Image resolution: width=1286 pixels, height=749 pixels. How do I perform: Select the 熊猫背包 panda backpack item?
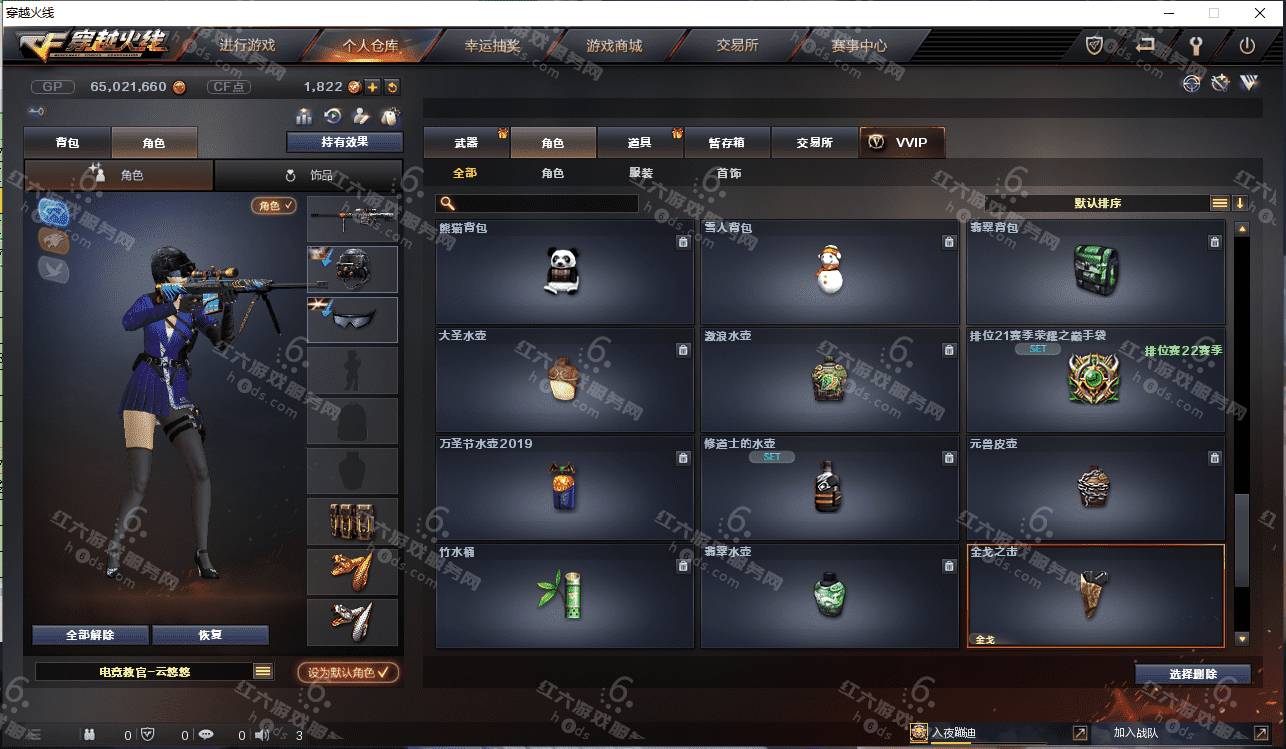[565, 272]
